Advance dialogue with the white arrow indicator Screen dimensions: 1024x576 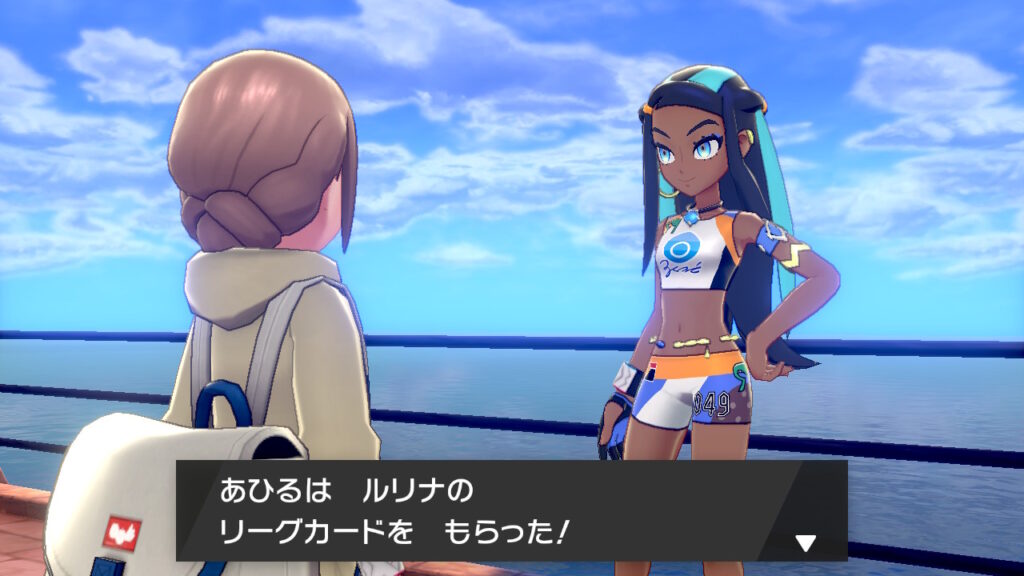coord(805,543)
